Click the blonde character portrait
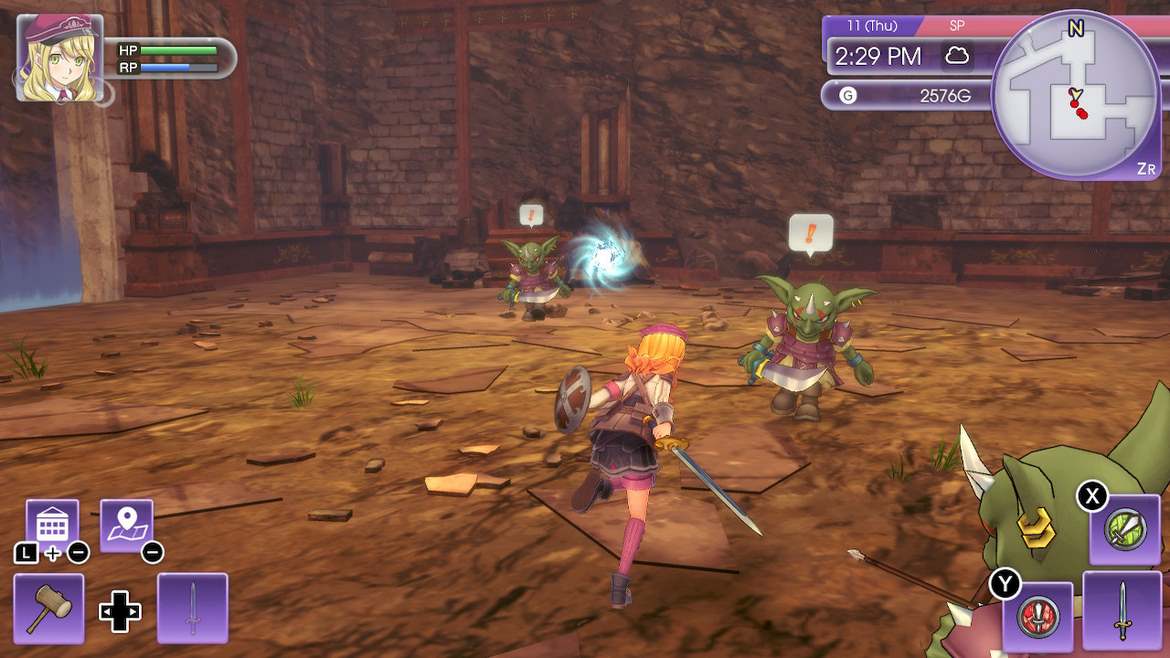This screenshot has width=1170, height=658. tap(59, 57)
